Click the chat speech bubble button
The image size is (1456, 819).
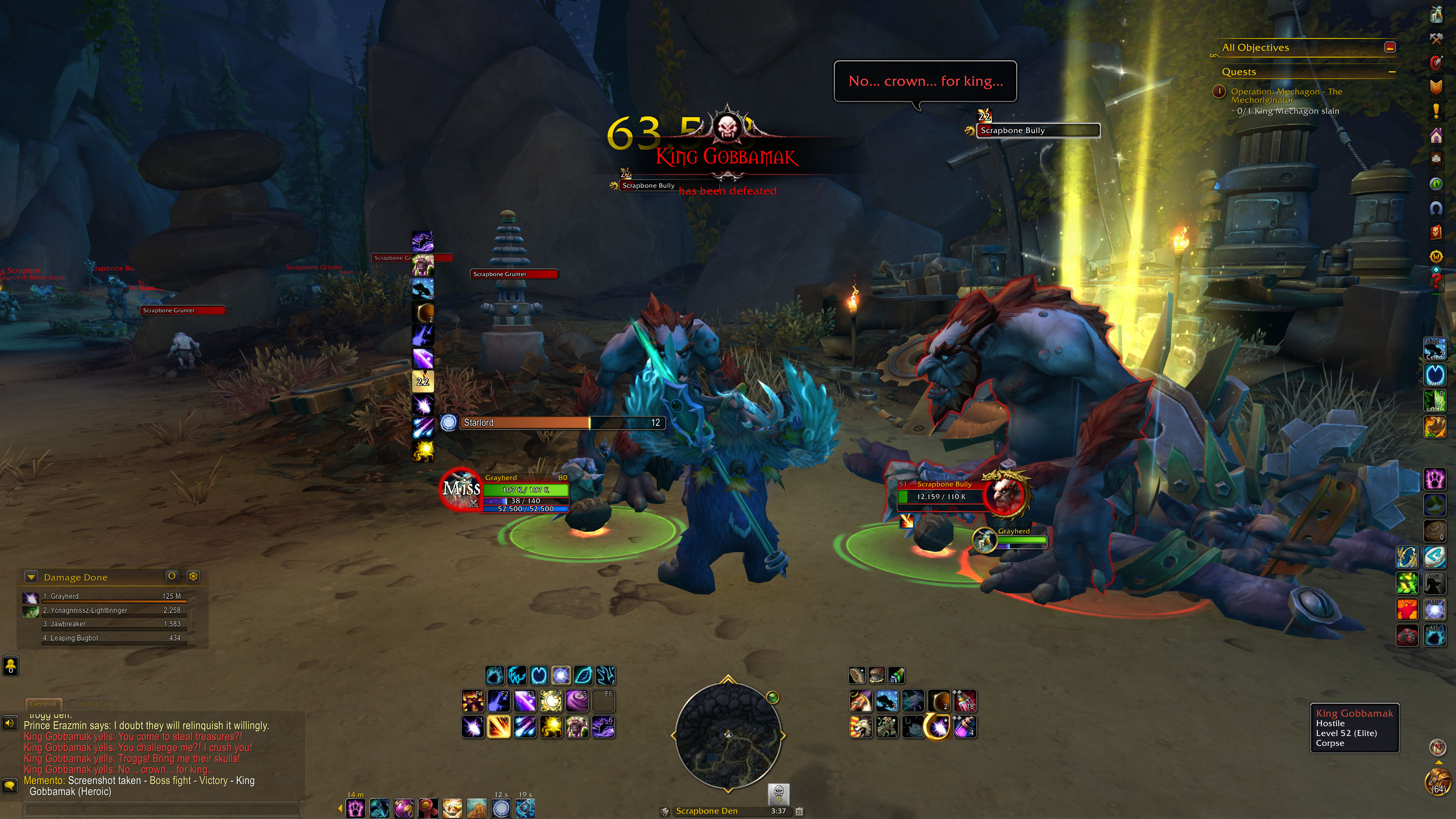tap(9, 785)
